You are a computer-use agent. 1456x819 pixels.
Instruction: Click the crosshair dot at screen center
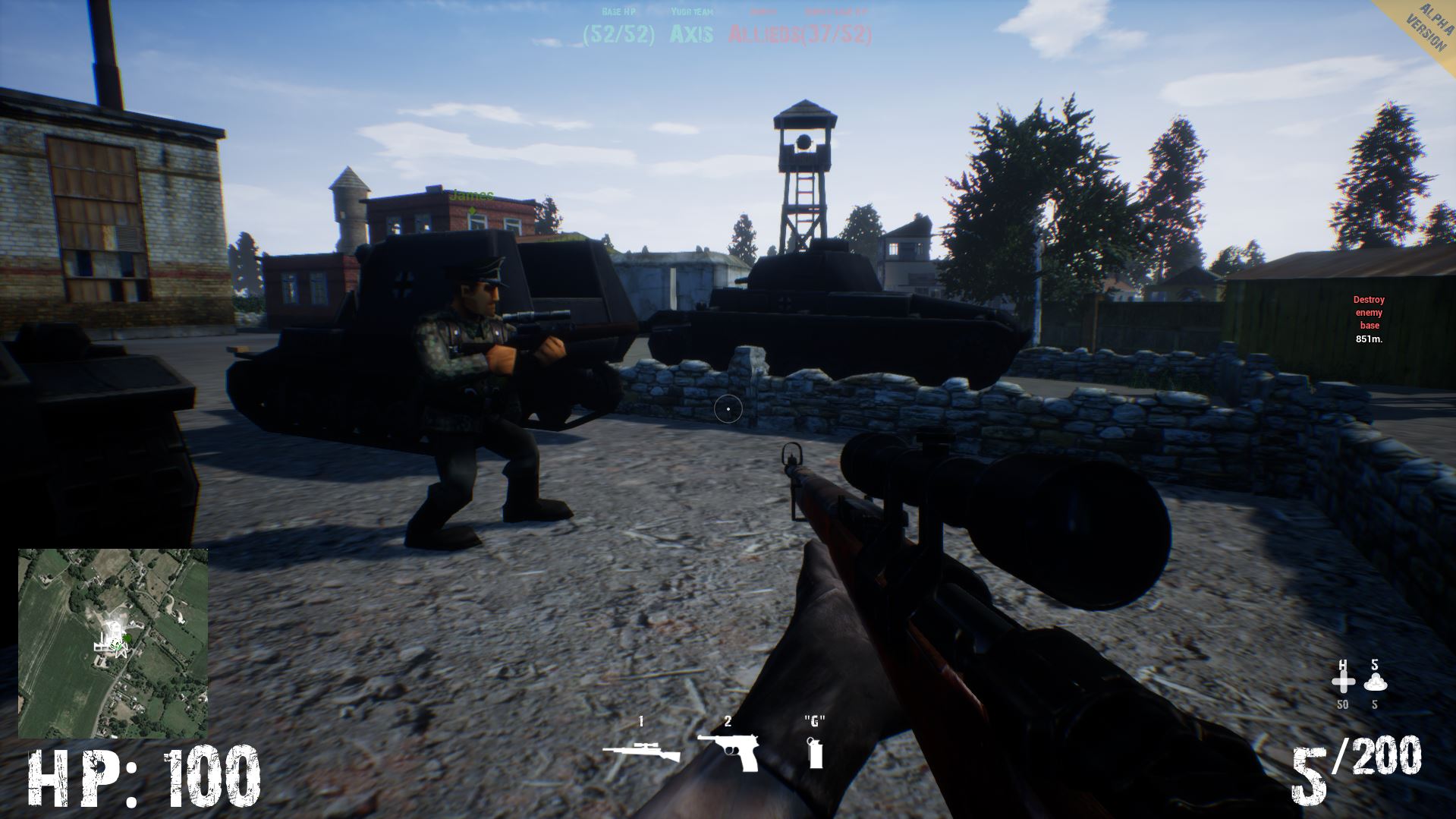coord(728,409)
